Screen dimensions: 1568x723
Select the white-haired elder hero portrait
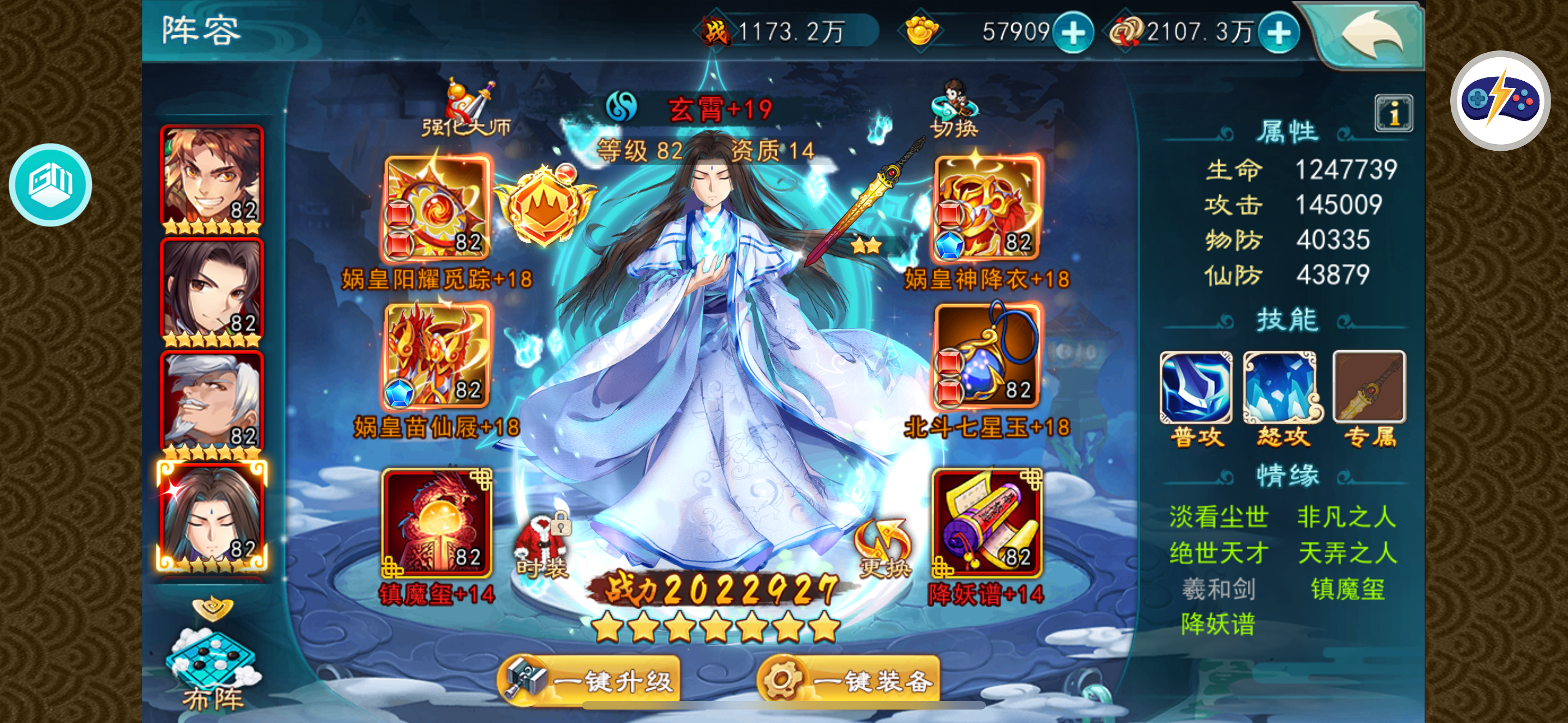(x=212, y=402)
